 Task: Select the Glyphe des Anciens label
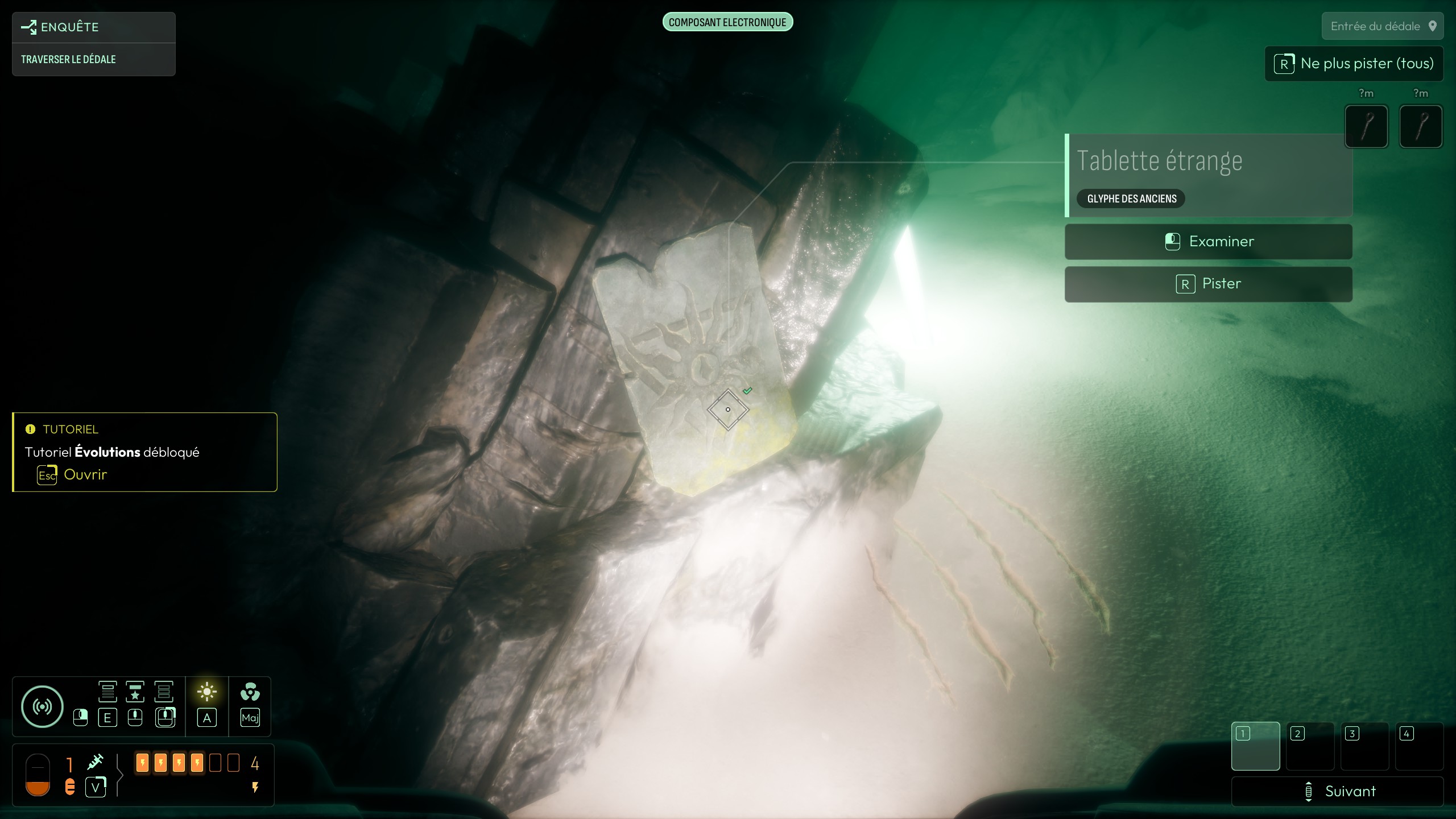click(1131, 198)
